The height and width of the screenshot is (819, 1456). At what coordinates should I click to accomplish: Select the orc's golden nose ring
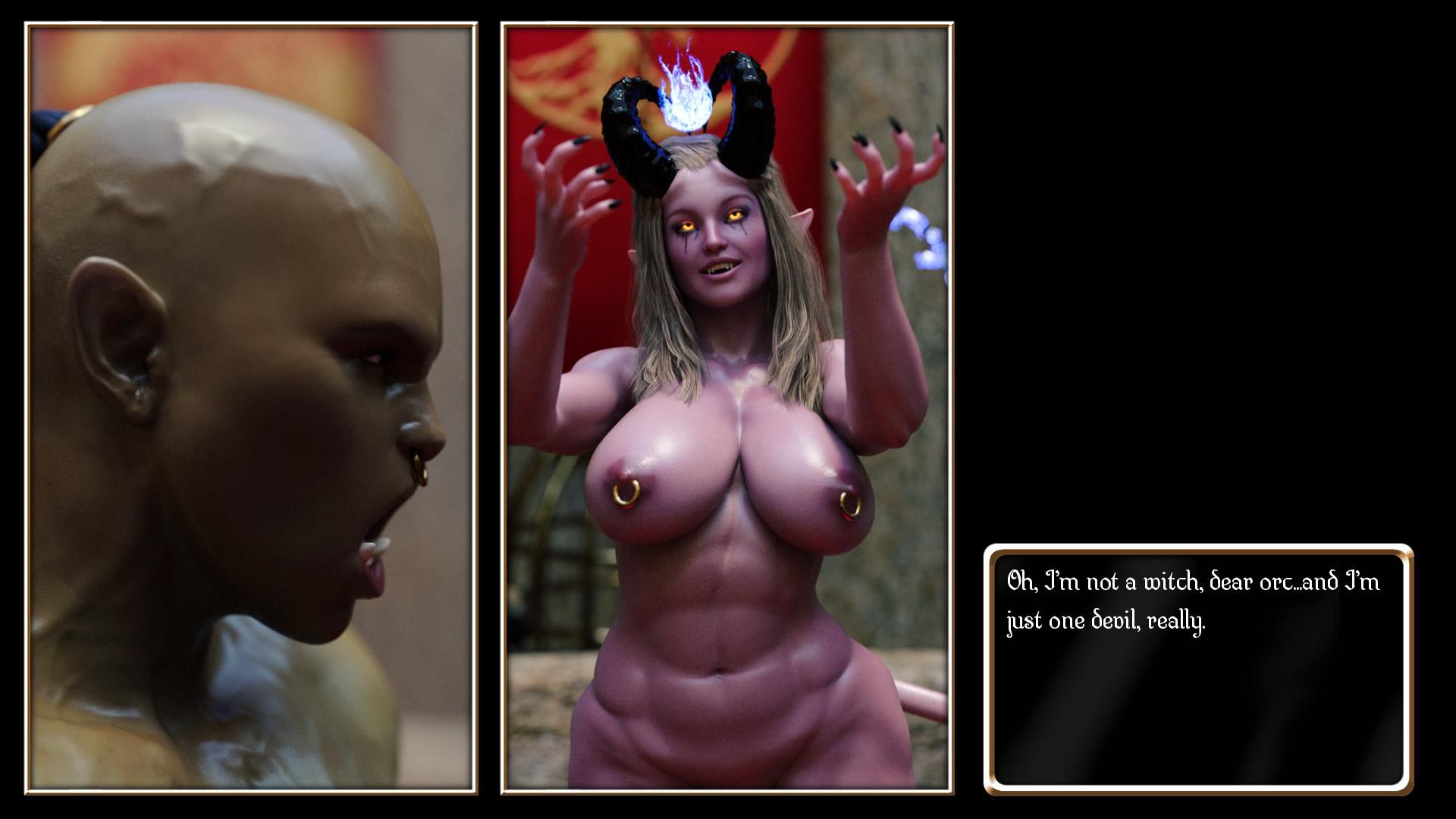click(422, 466)
